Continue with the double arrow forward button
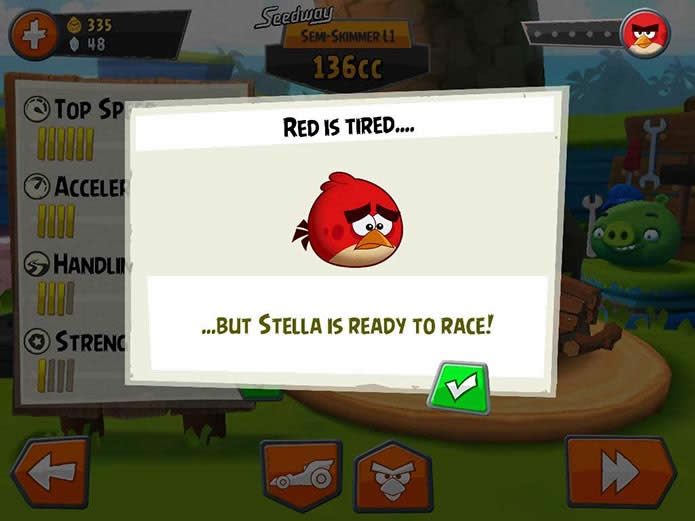 pyautogui.click(x=619, y=473)
